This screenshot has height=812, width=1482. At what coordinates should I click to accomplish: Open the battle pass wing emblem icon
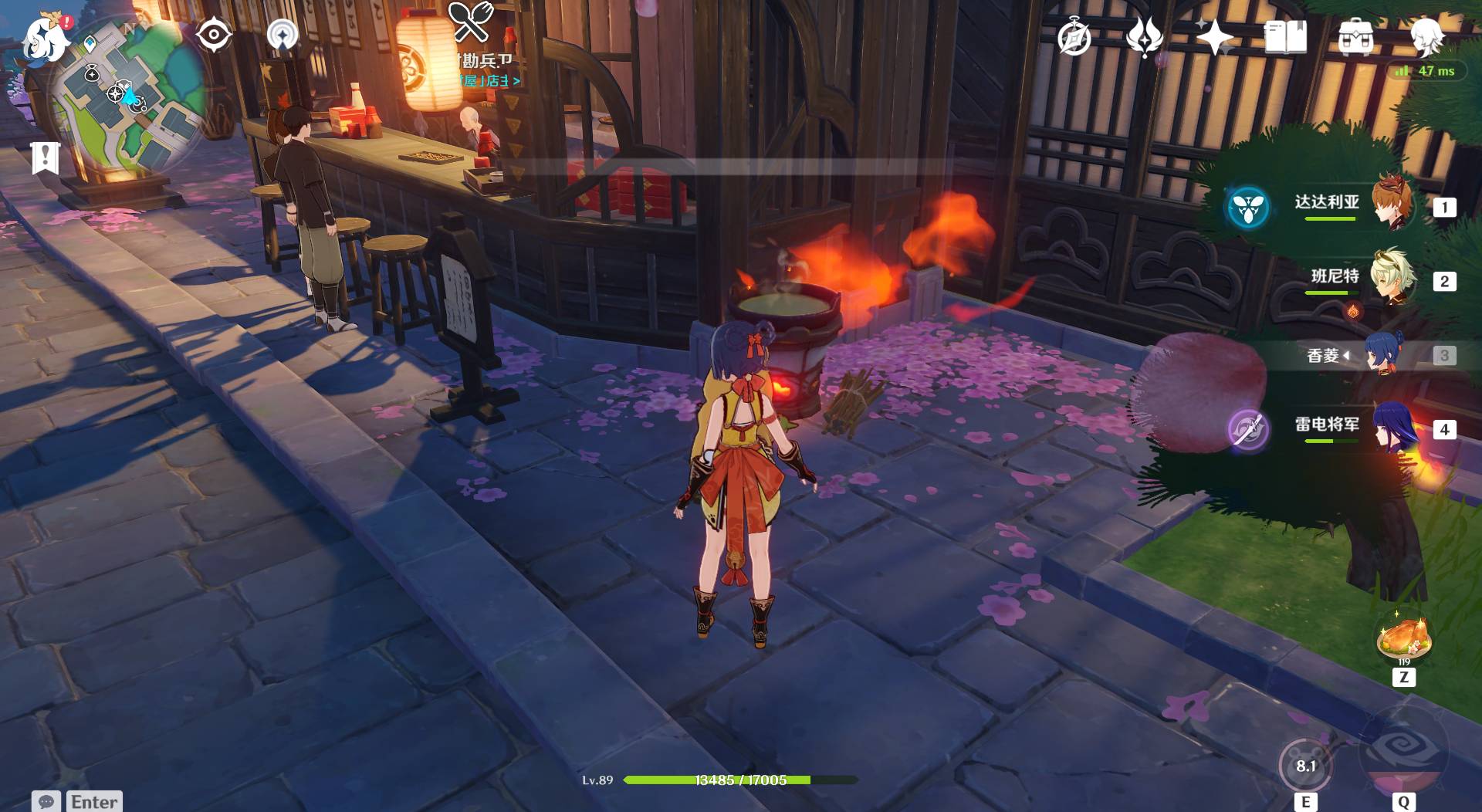[x=1145, y=37]
